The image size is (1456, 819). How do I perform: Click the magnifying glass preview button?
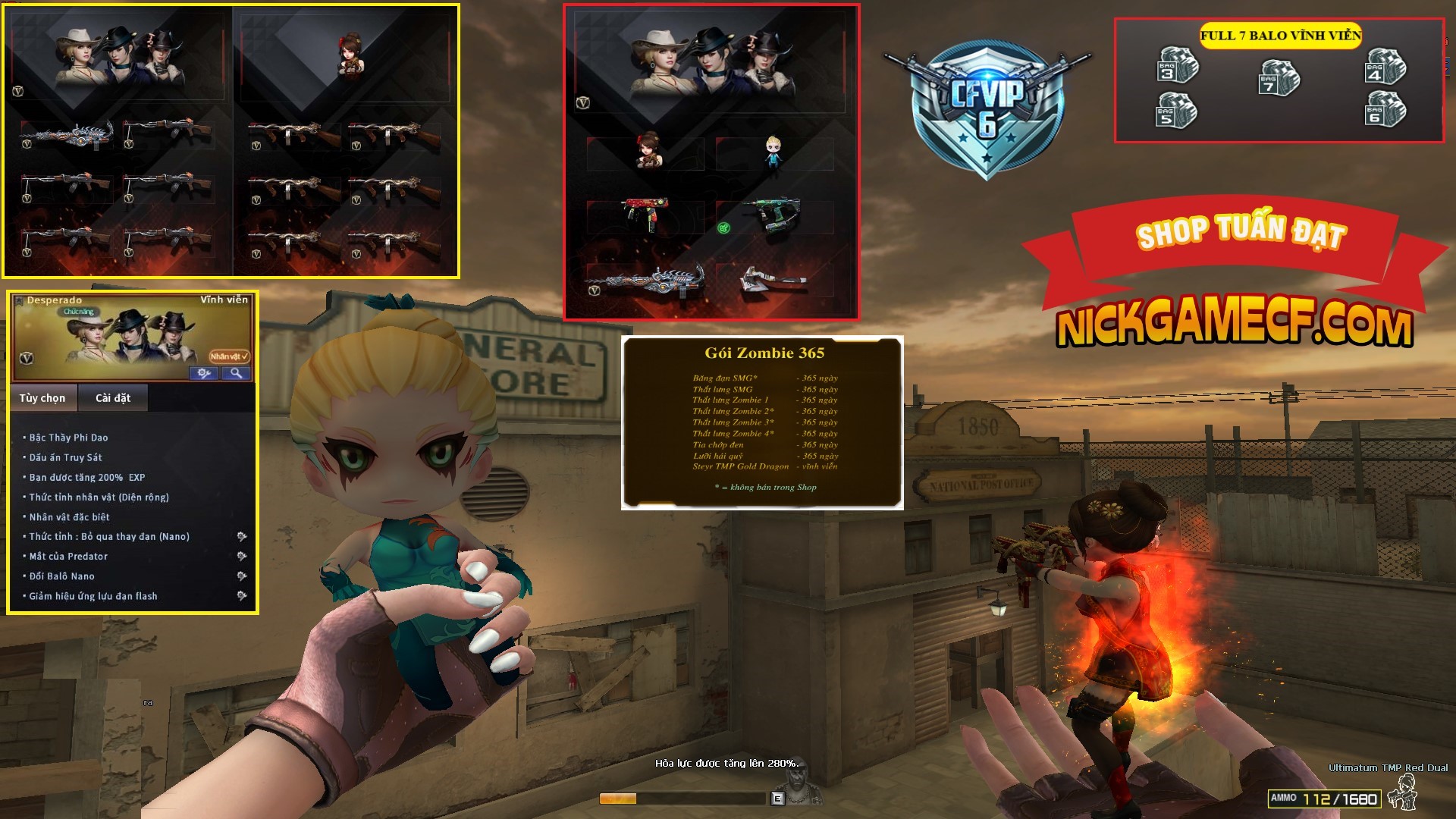click(237, 373)
